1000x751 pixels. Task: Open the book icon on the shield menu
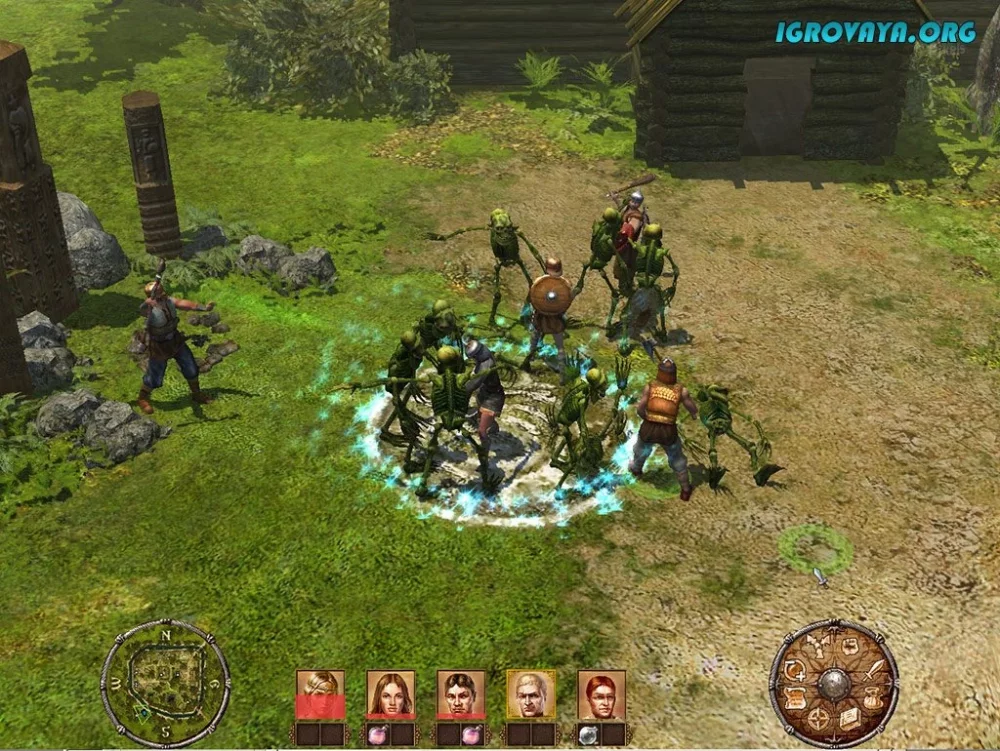point(849,718)
